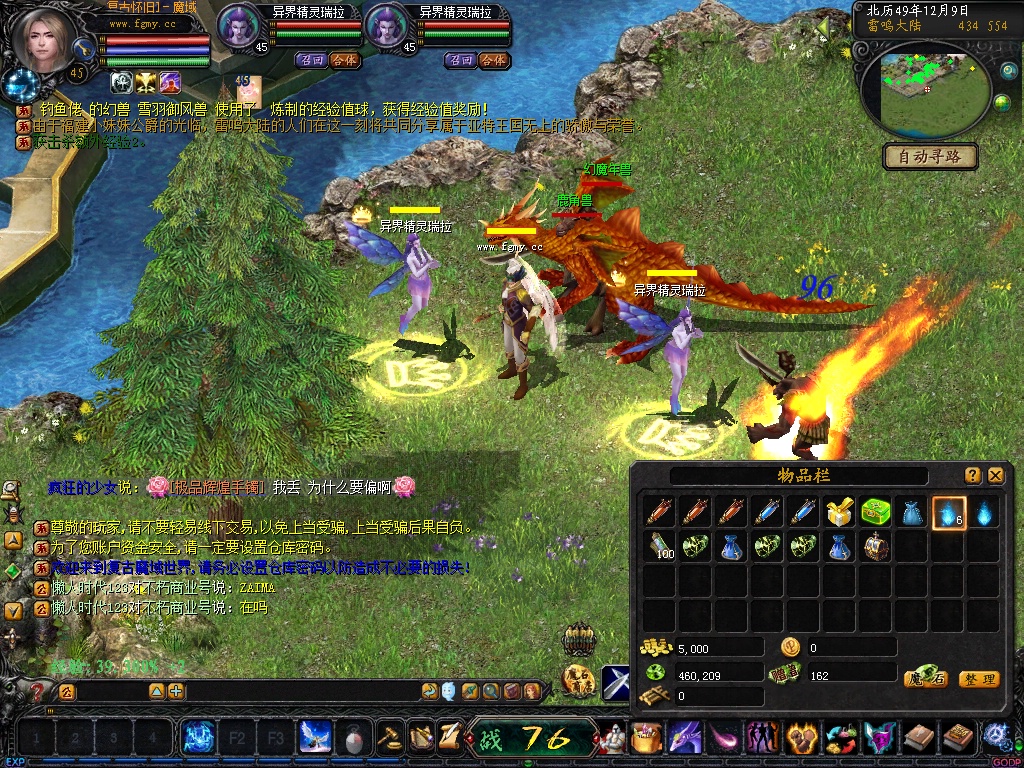Image resolution: width=1024 pixels, height=768 pixels.
Task: Open the inventory help question mark
Action: [973, 476]
